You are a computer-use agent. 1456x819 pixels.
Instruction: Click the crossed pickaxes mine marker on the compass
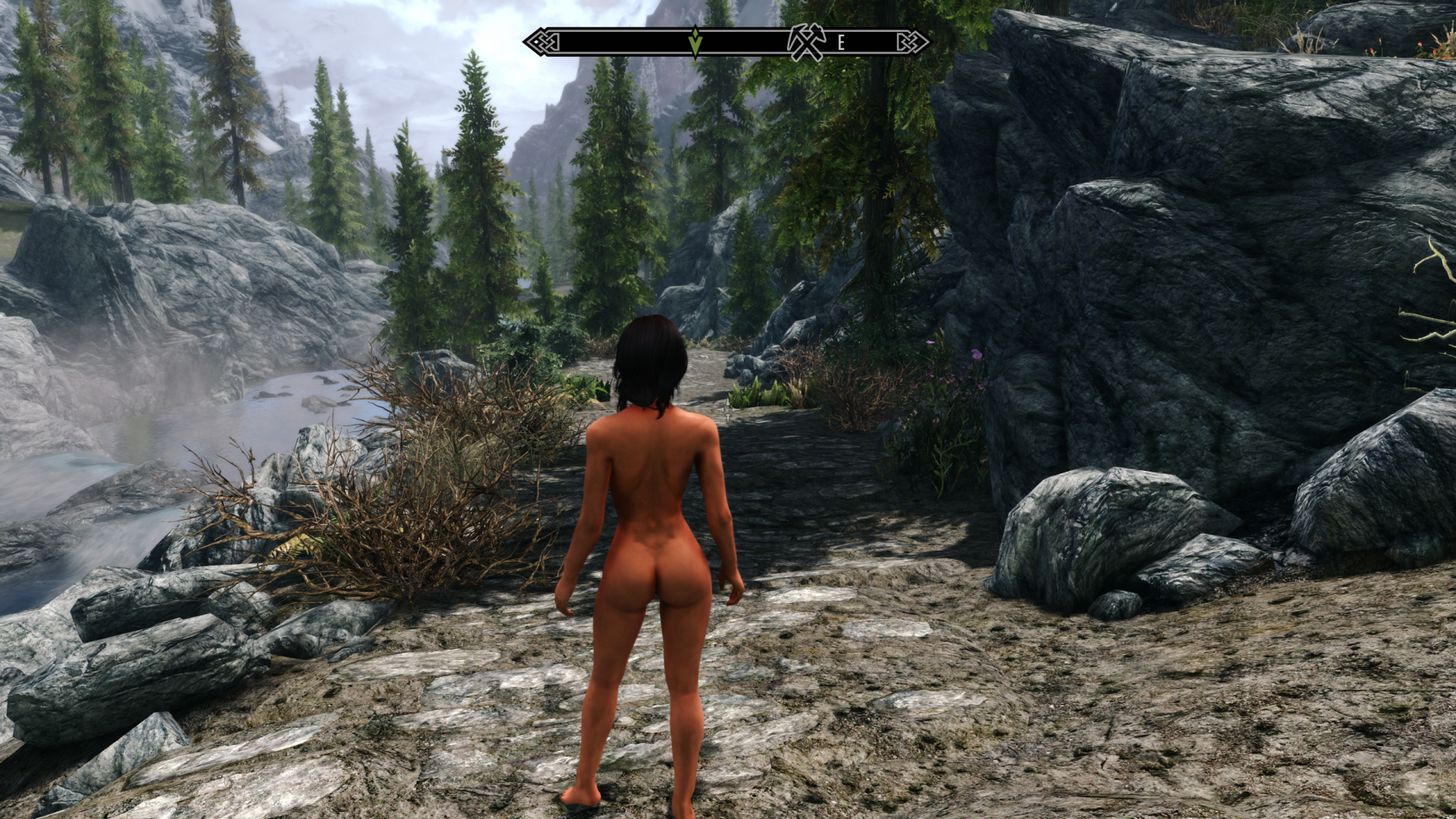coord(805,42)
